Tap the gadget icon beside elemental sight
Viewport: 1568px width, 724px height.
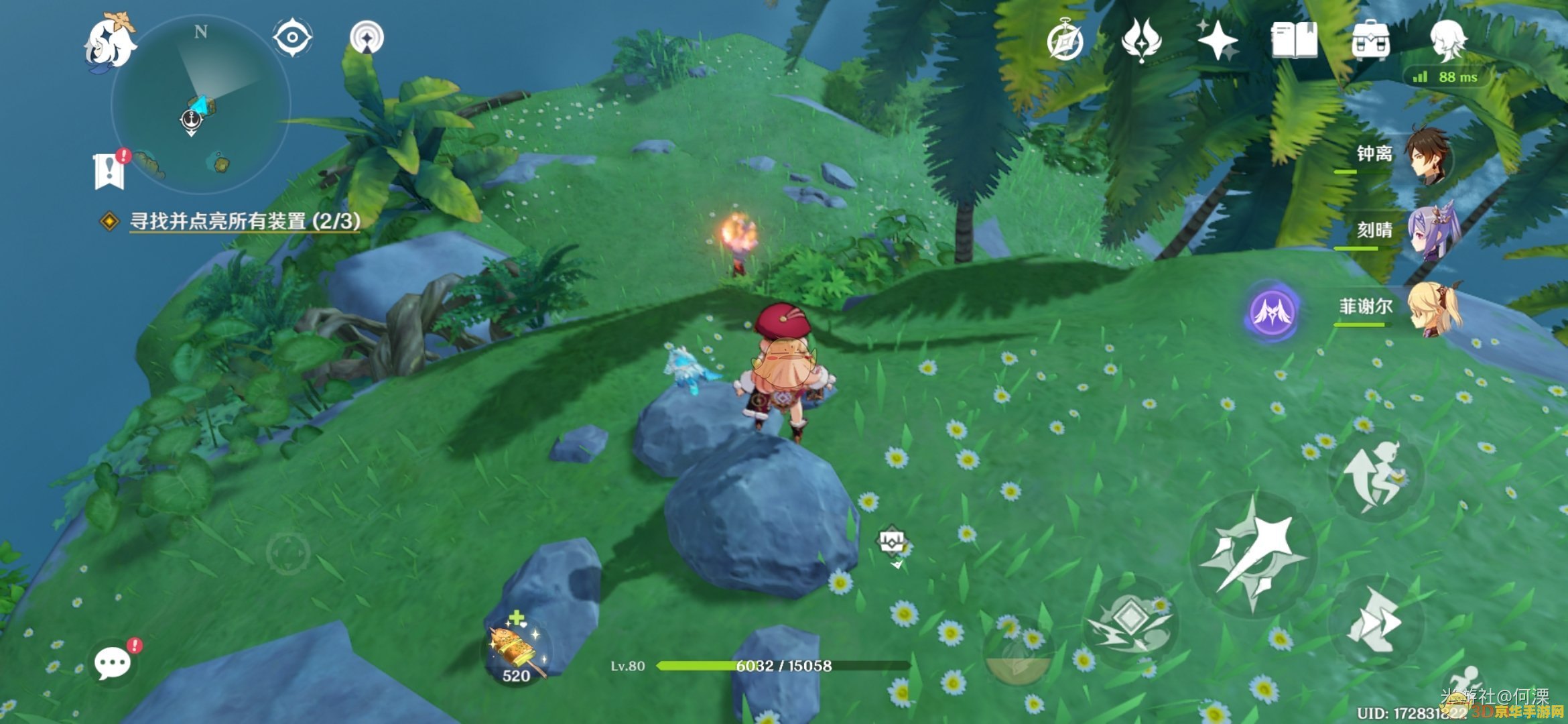point(367,37)
